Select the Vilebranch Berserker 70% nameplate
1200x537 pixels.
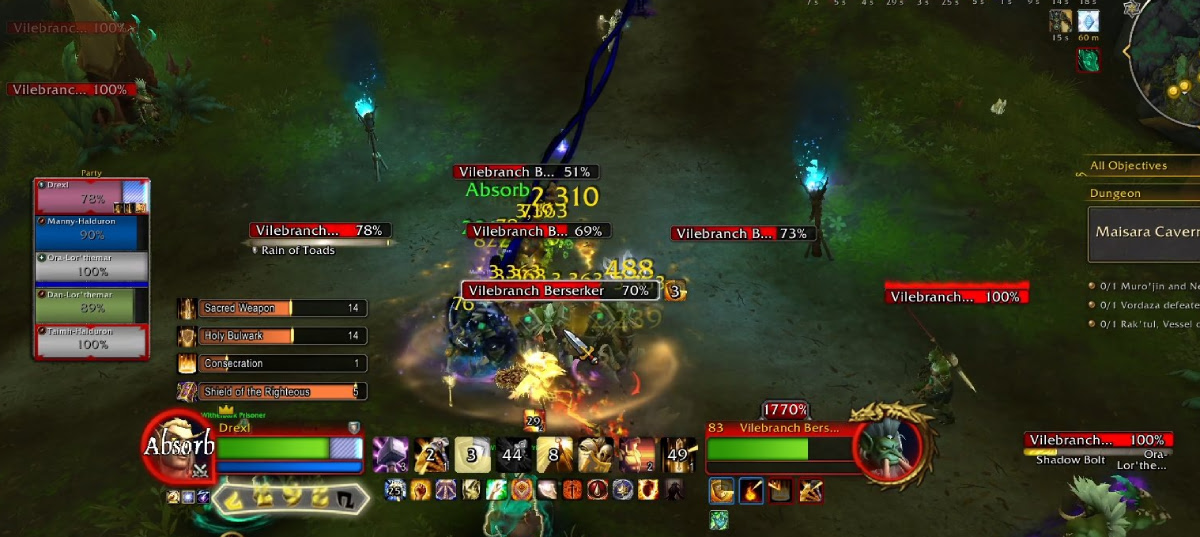(x=559, y=291)
